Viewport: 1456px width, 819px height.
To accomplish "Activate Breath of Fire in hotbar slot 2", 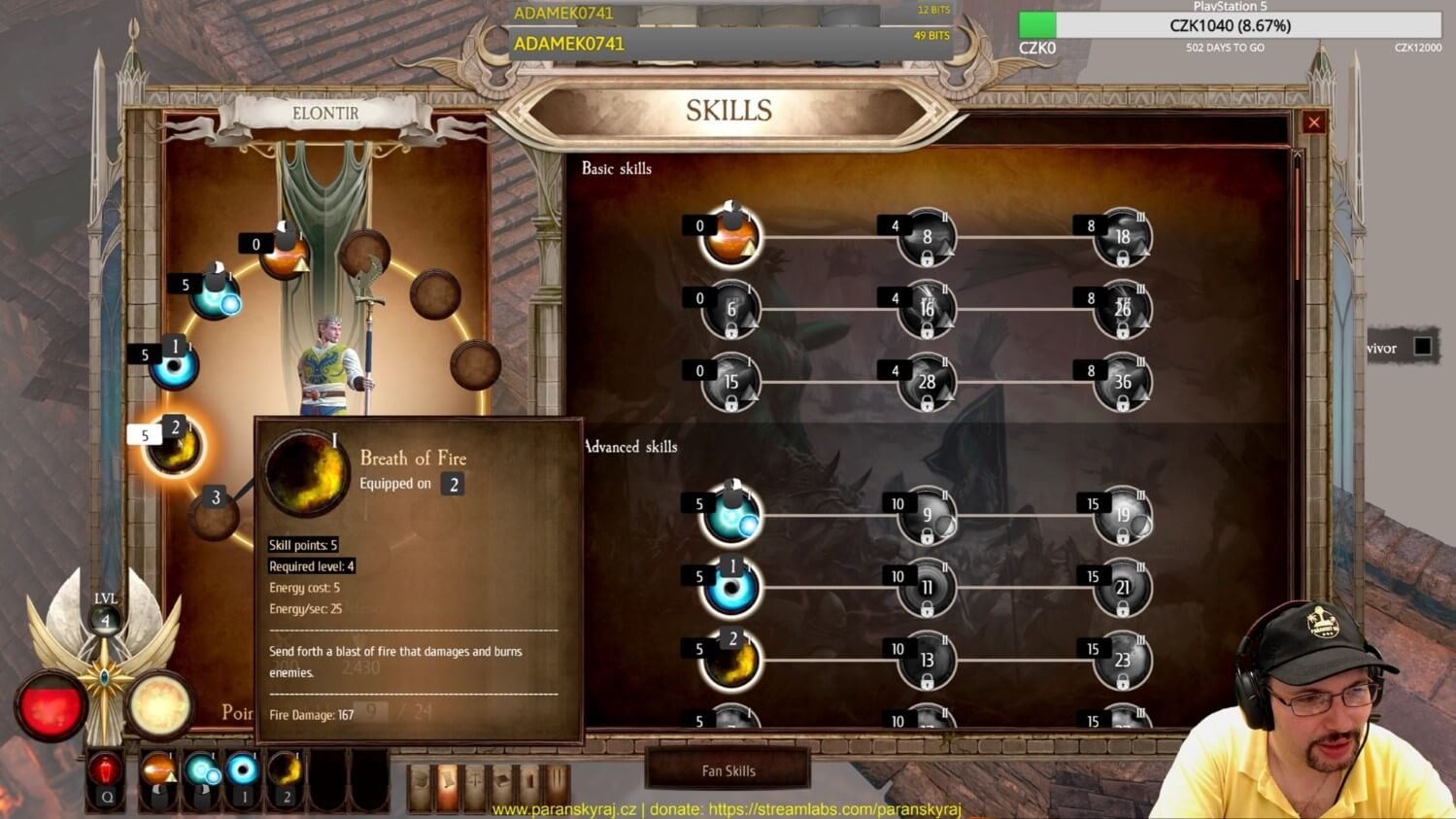I will 285,772.
